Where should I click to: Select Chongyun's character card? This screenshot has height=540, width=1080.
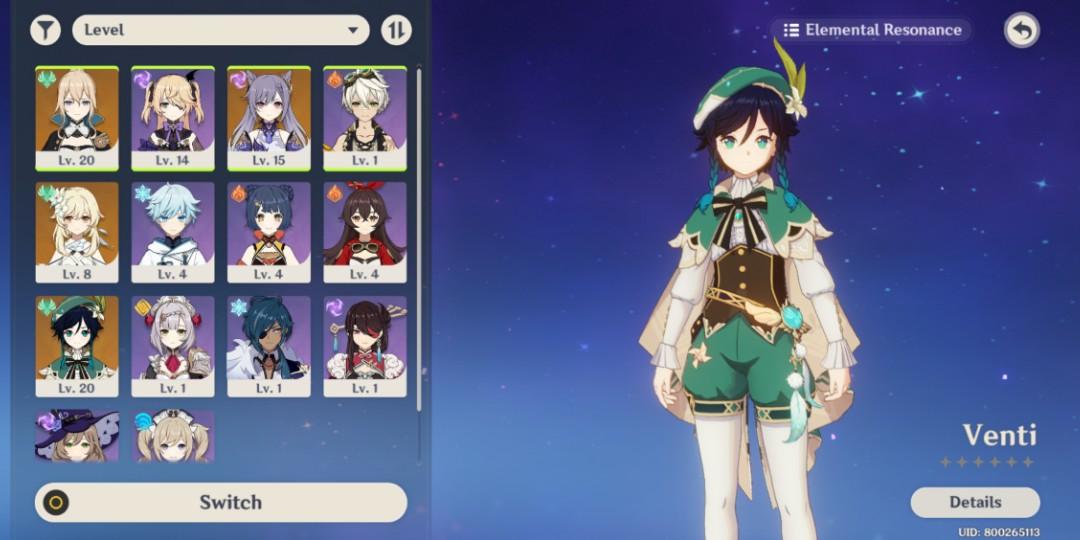pos(173,232)
